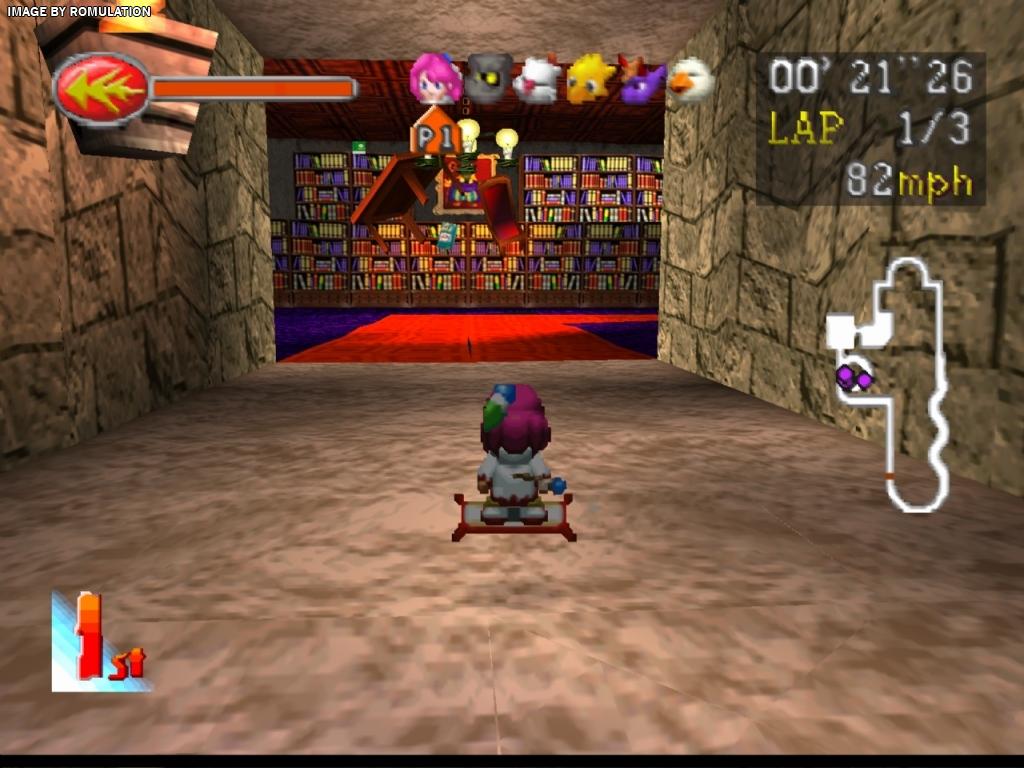This screenshot has width=1024, height=768.
Task: Choose the white moogle racer portrait
Action: [538, 81]
